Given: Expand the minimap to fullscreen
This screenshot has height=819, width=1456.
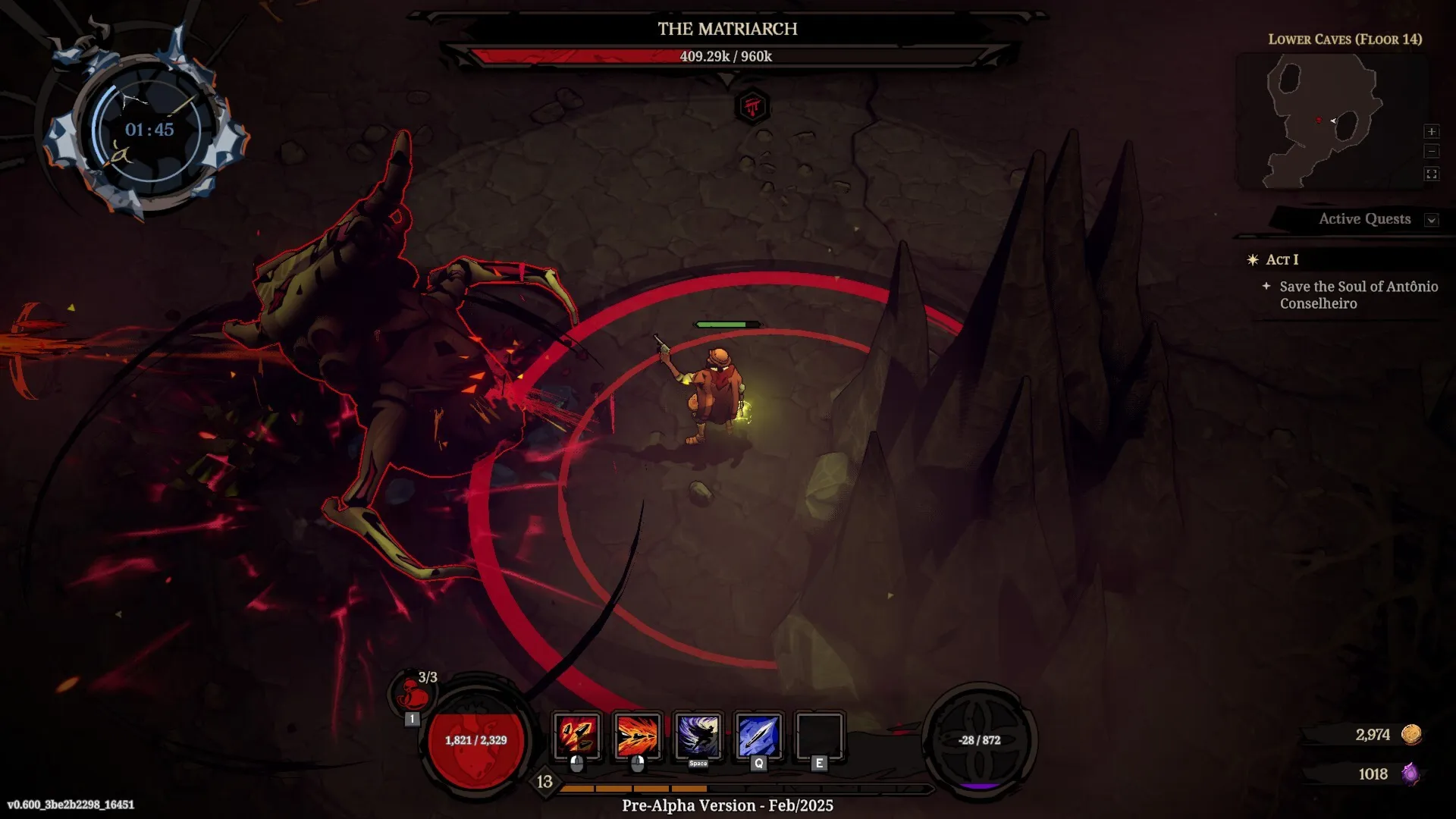Looking at the screenshot, I should [x=1432, y=174].
